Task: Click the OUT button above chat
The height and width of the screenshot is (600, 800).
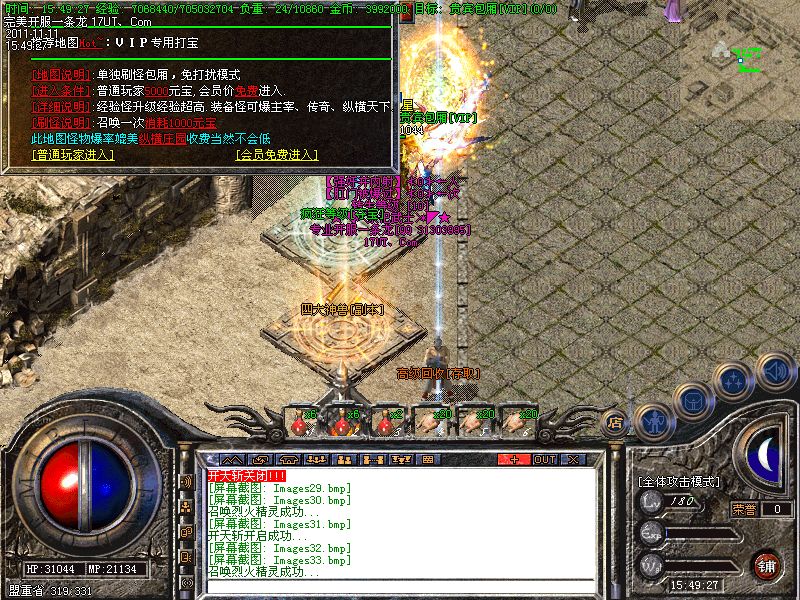Action: point(544,459)
